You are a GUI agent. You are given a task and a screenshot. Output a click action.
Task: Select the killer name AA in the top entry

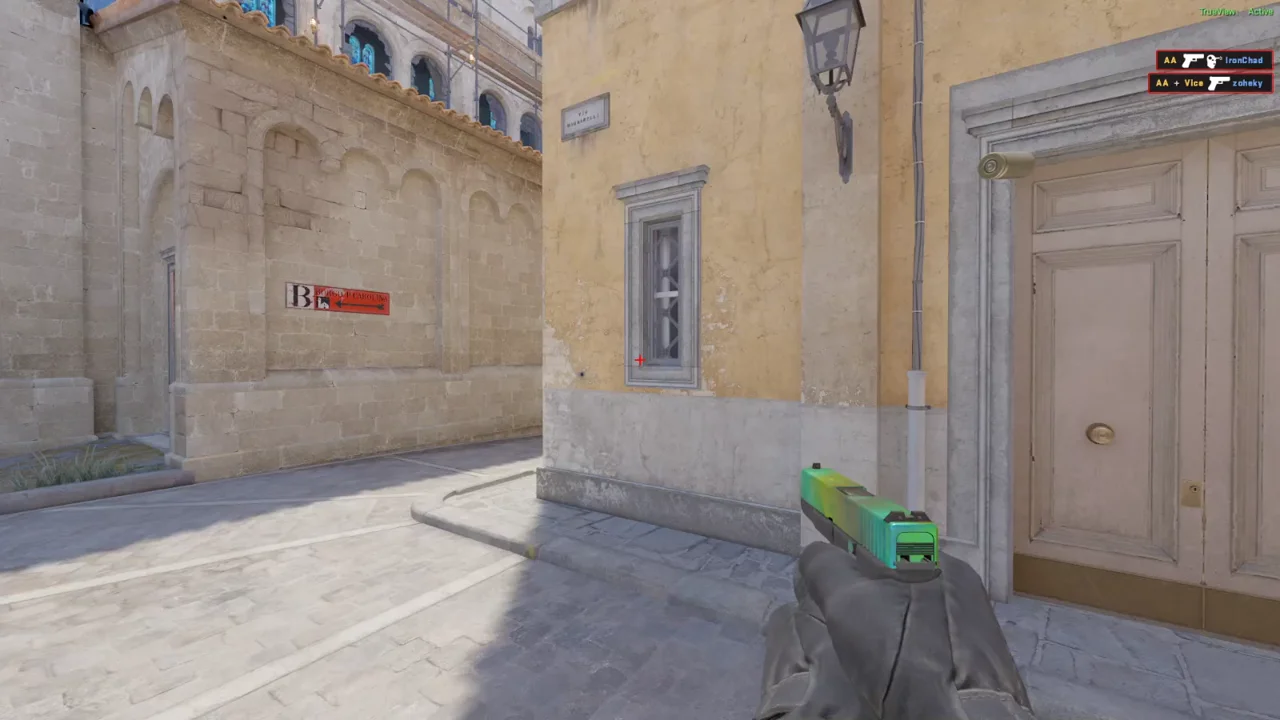point(1170,60)
